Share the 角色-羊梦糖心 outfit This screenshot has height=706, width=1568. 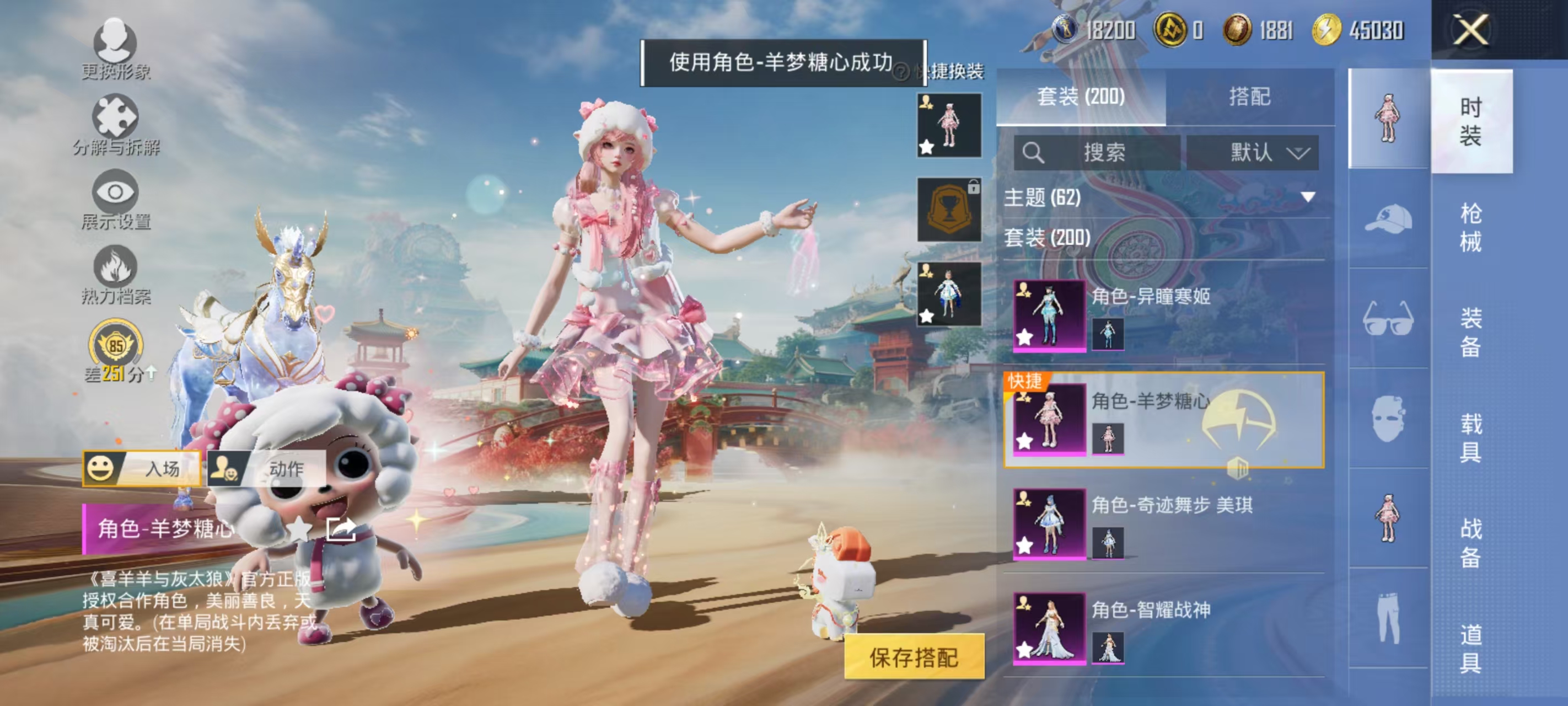342,529
